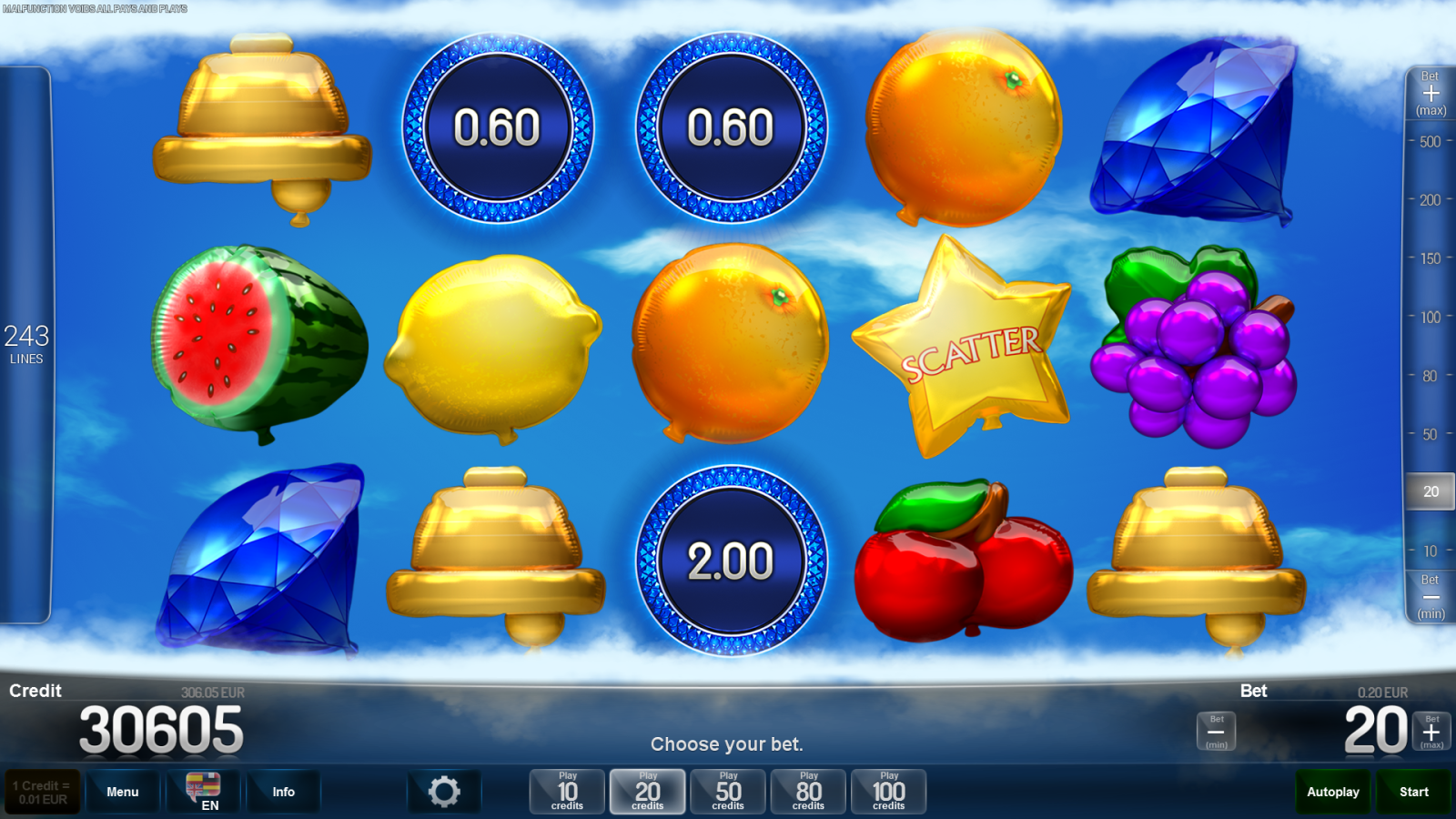Decrease bet with bottom minus (min) button
This screenshot has height=819, width=1456.
1216,732
